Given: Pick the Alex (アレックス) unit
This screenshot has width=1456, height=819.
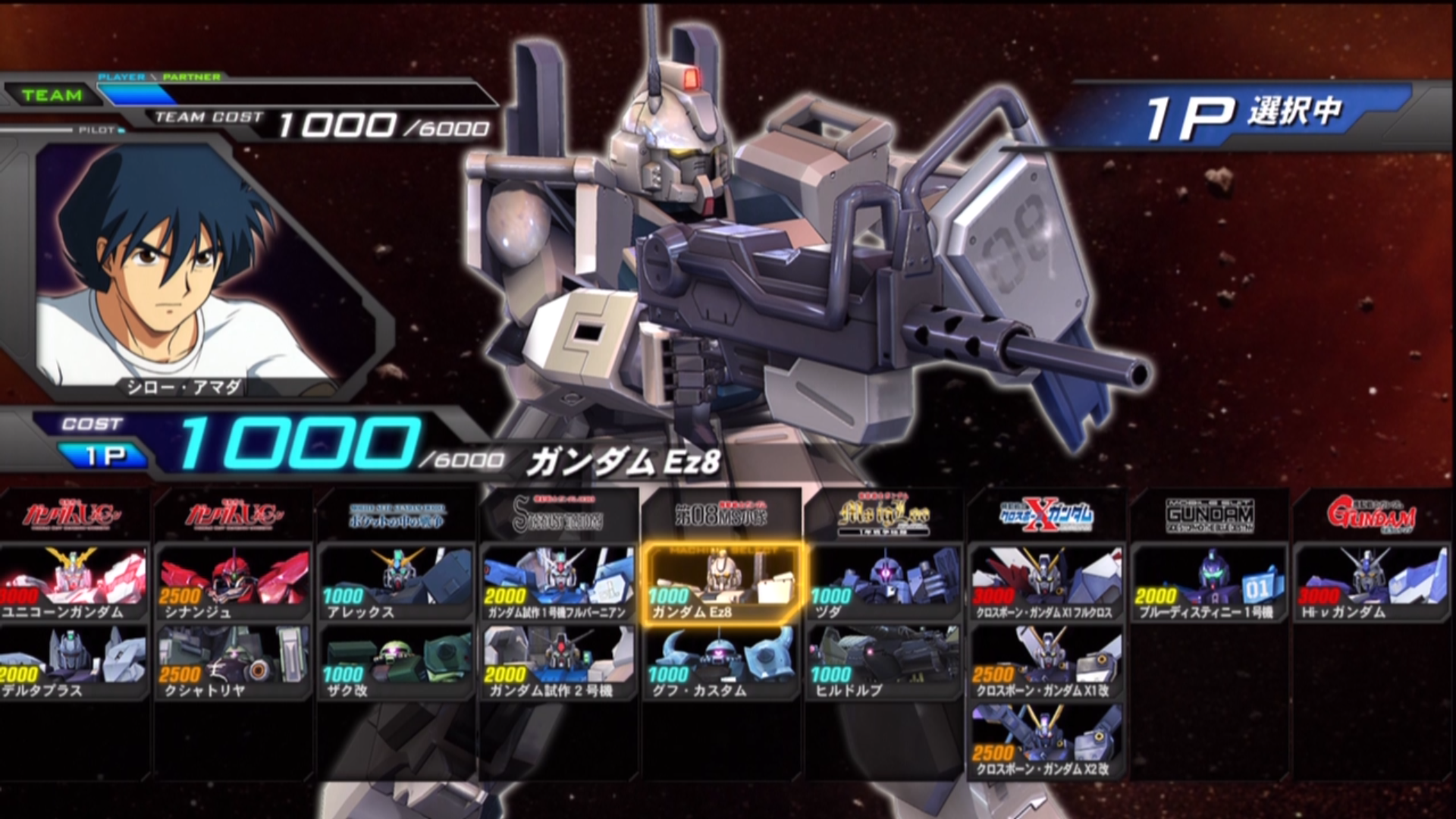Looking at the screenshot, I should (x=397, y=582).
